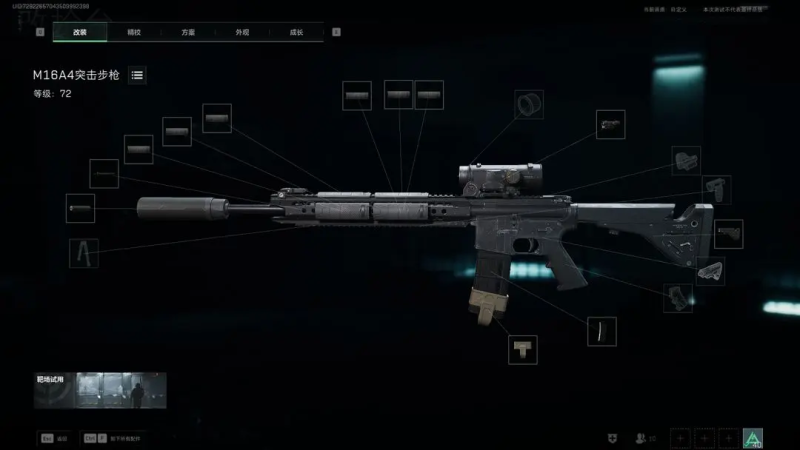Open the 成长 tab

coord(296,32)
